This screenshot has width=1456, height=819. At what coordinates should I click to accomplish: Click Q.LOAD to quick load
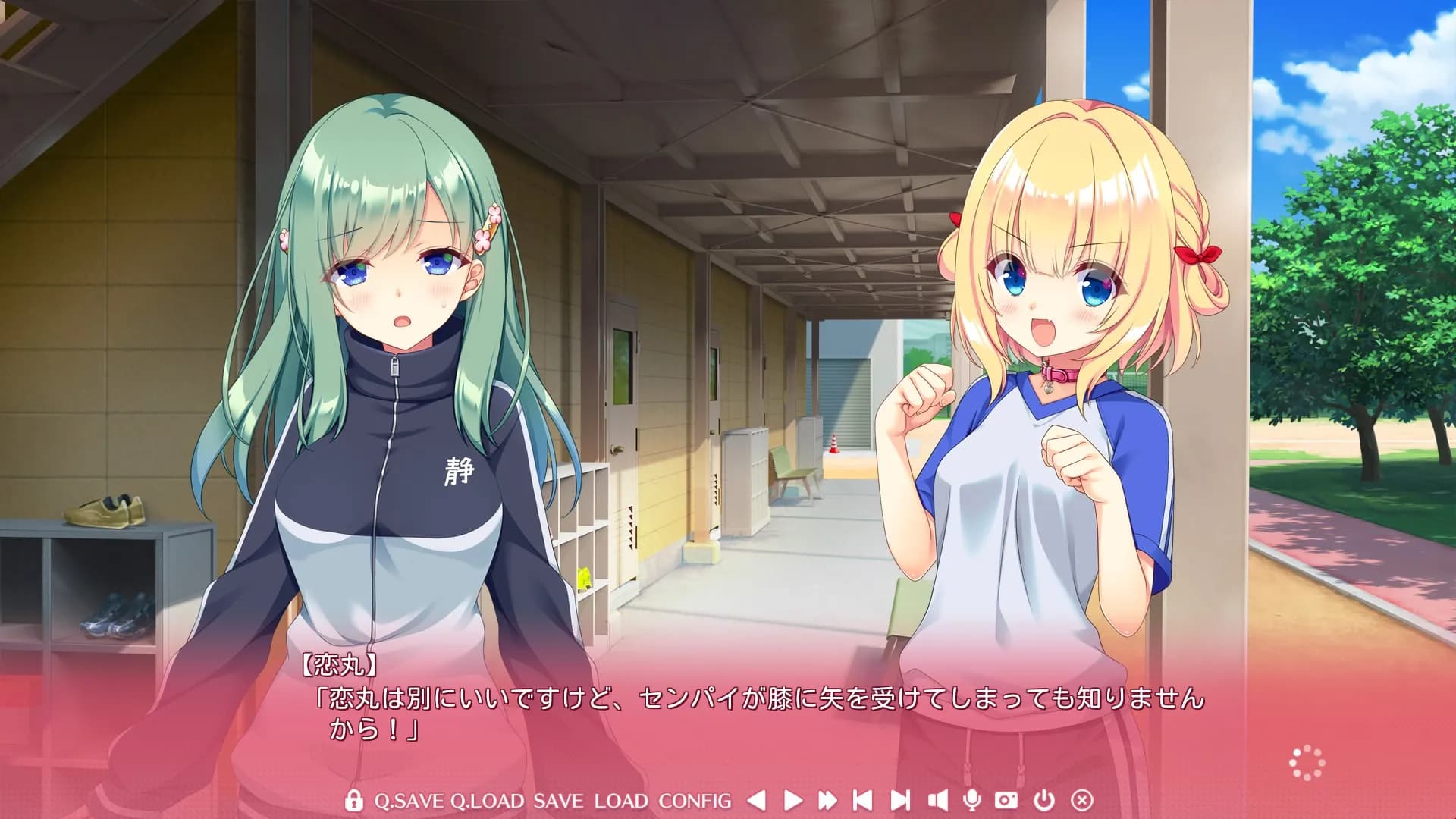tap(489, 799)
